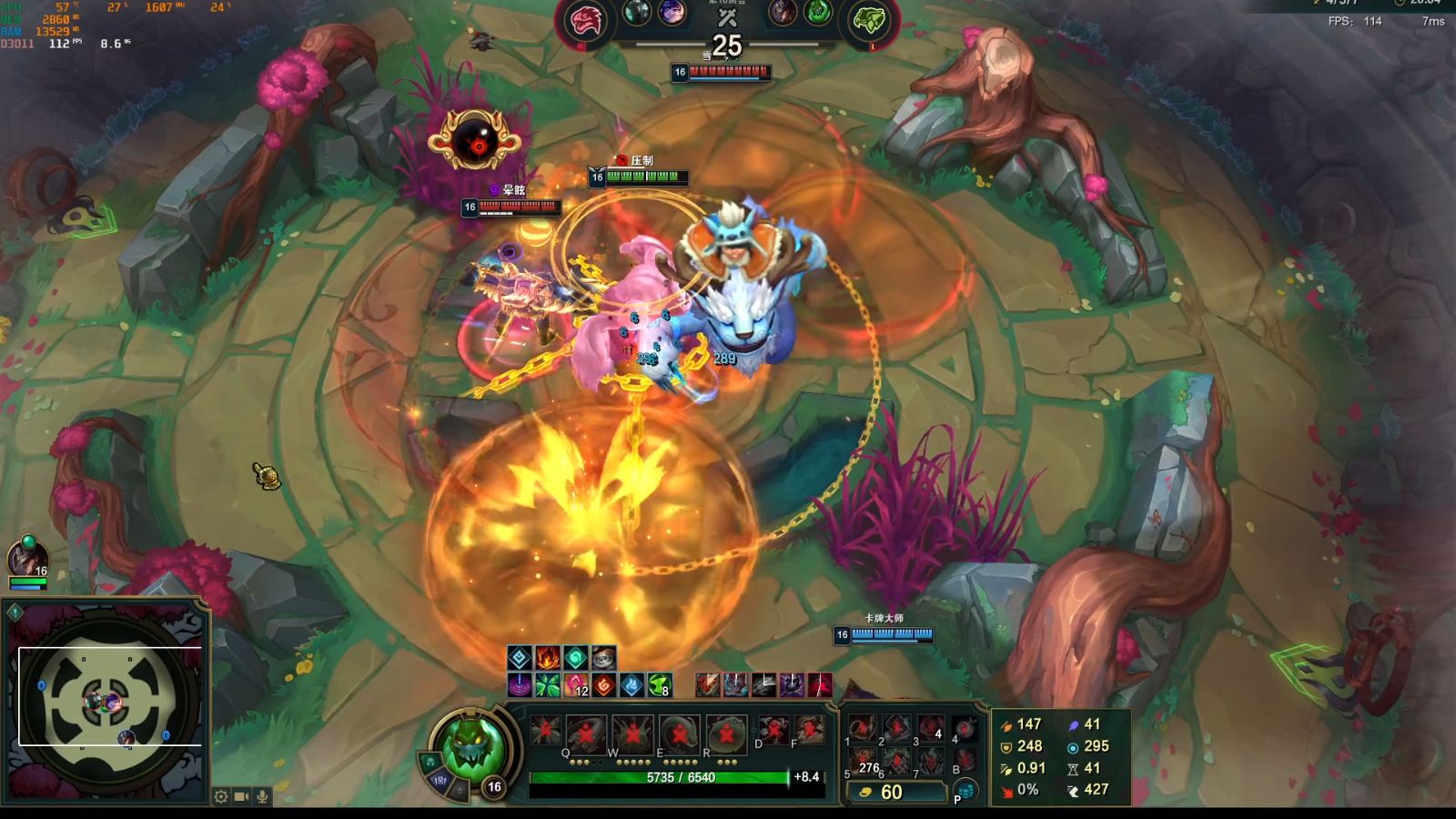Image resolution: width=1456 pixels, height=819 pixels.
Task: Activate the recall B button
Action: click(965, 761)
